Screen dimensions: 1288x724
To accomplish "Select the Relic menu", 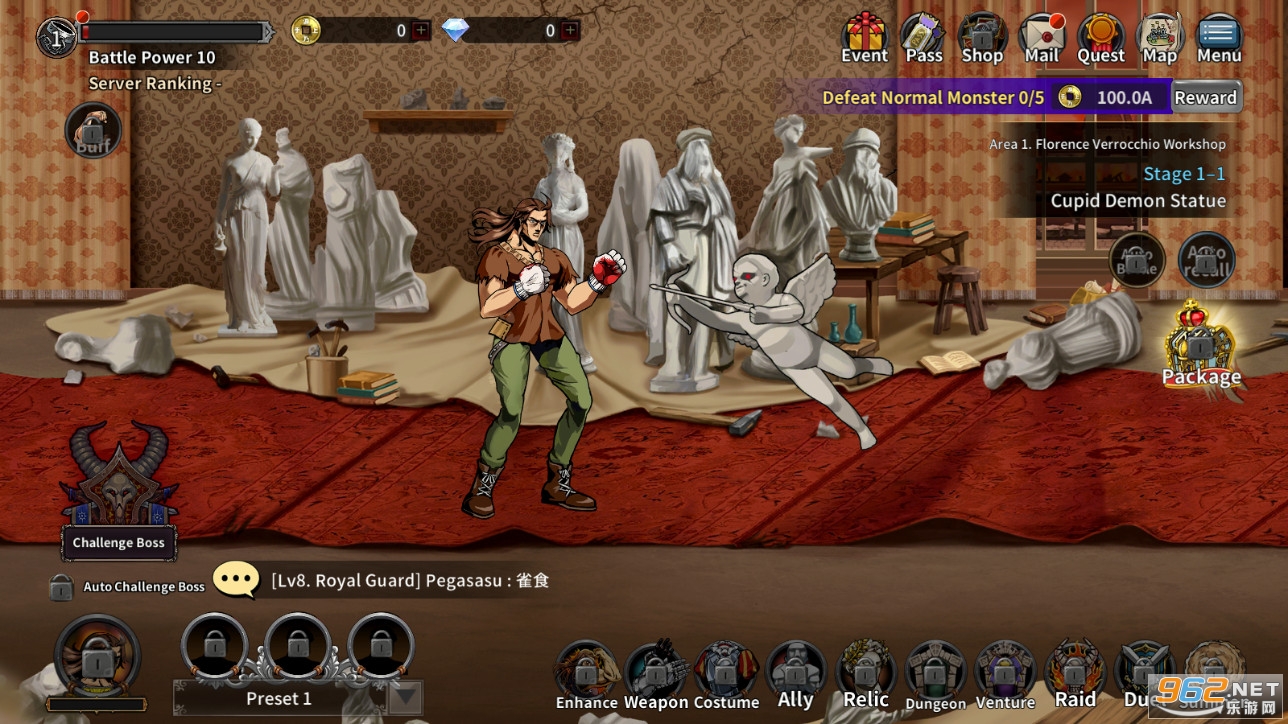I will [866, 675].
